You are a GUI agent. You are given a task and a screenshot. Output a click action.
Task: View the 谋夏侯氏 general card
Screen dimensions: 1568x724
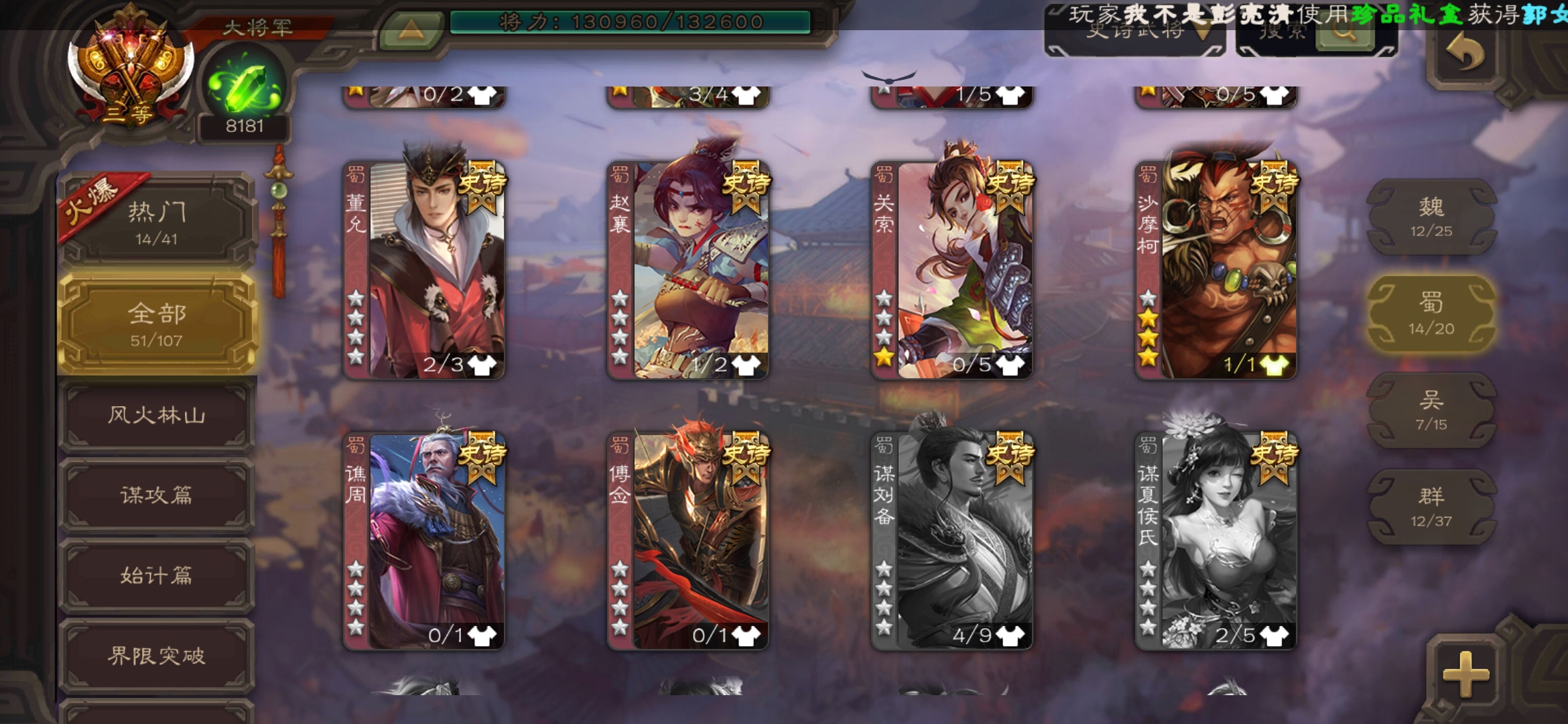pos(1216,540)
